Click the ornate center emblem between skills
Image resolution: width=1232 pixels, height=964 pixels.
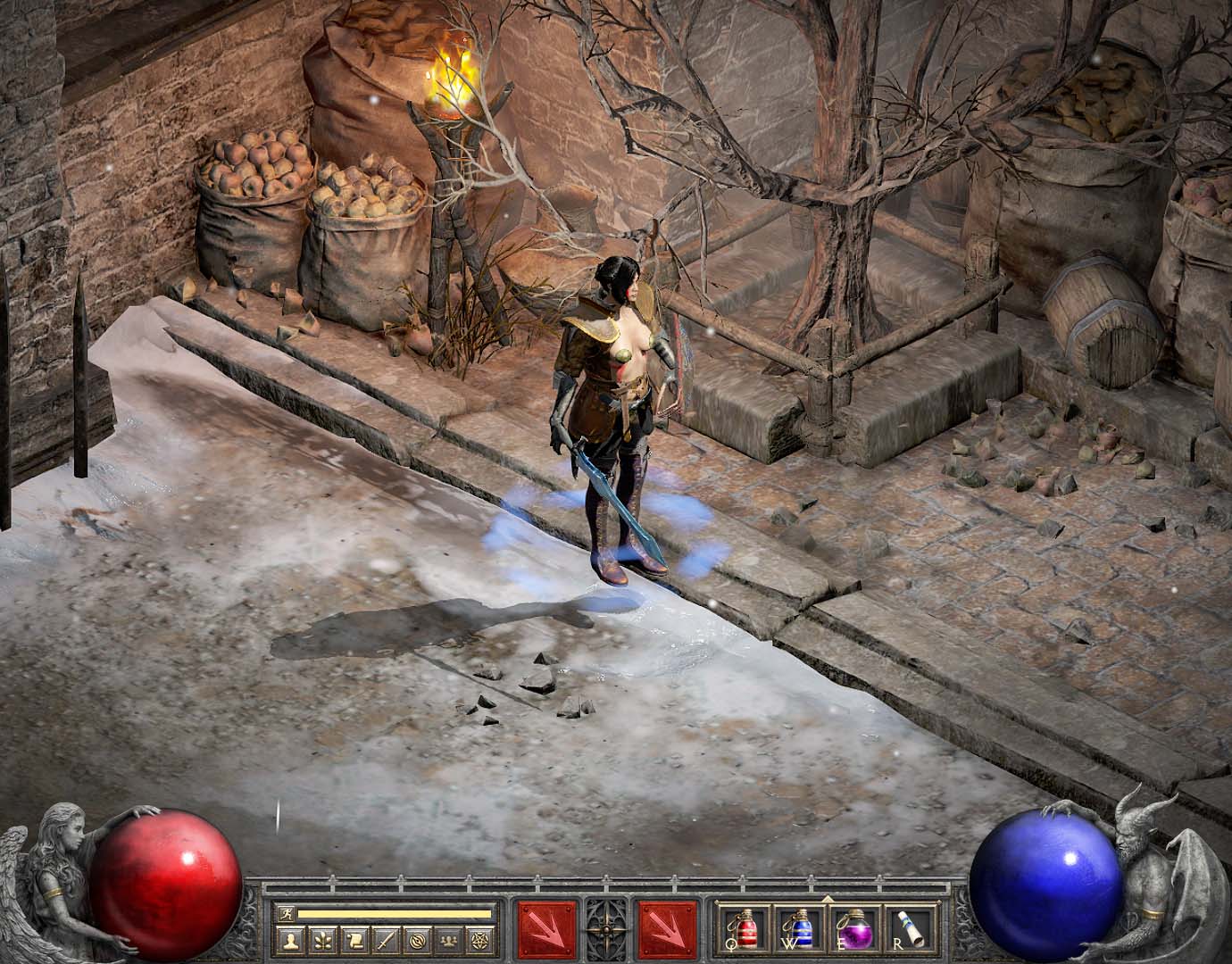tap(607, 928)
